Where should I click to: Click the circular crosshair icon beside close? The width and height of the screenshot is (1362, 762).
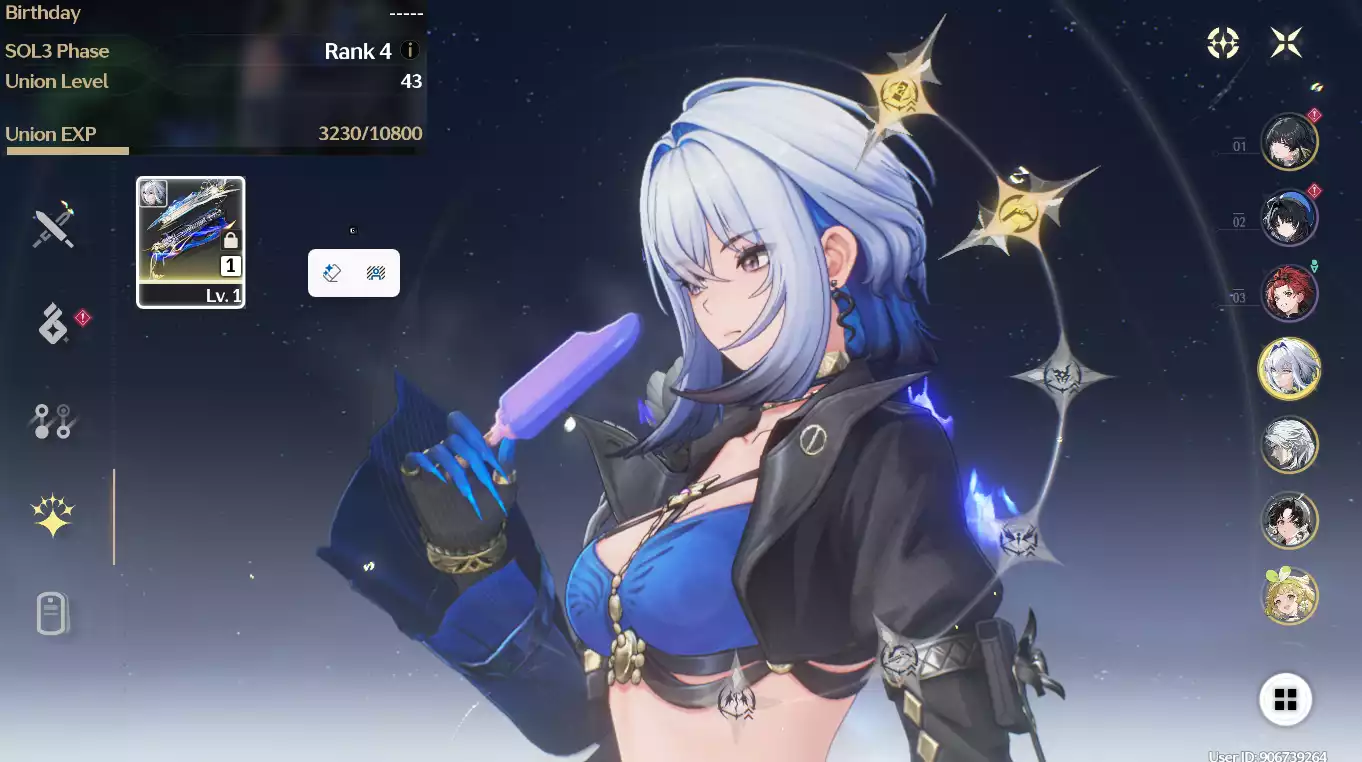(1223, 42)
